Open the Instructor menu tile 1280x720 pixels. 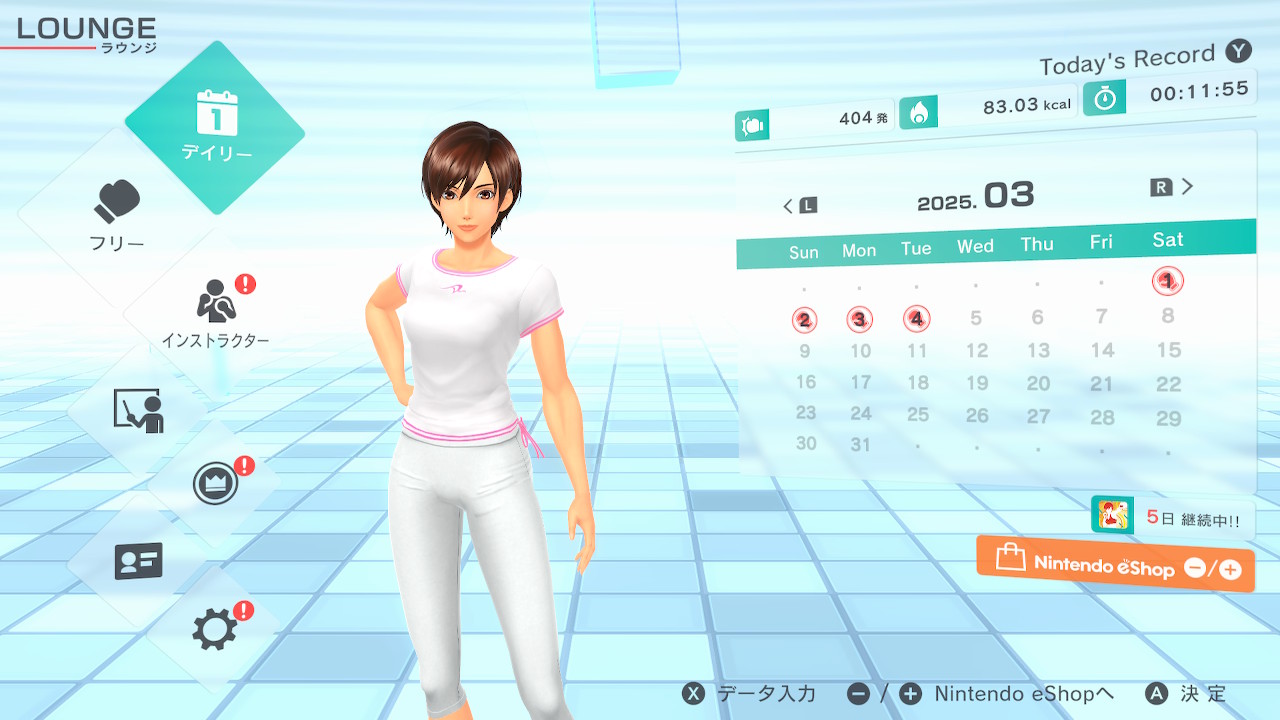215,312
